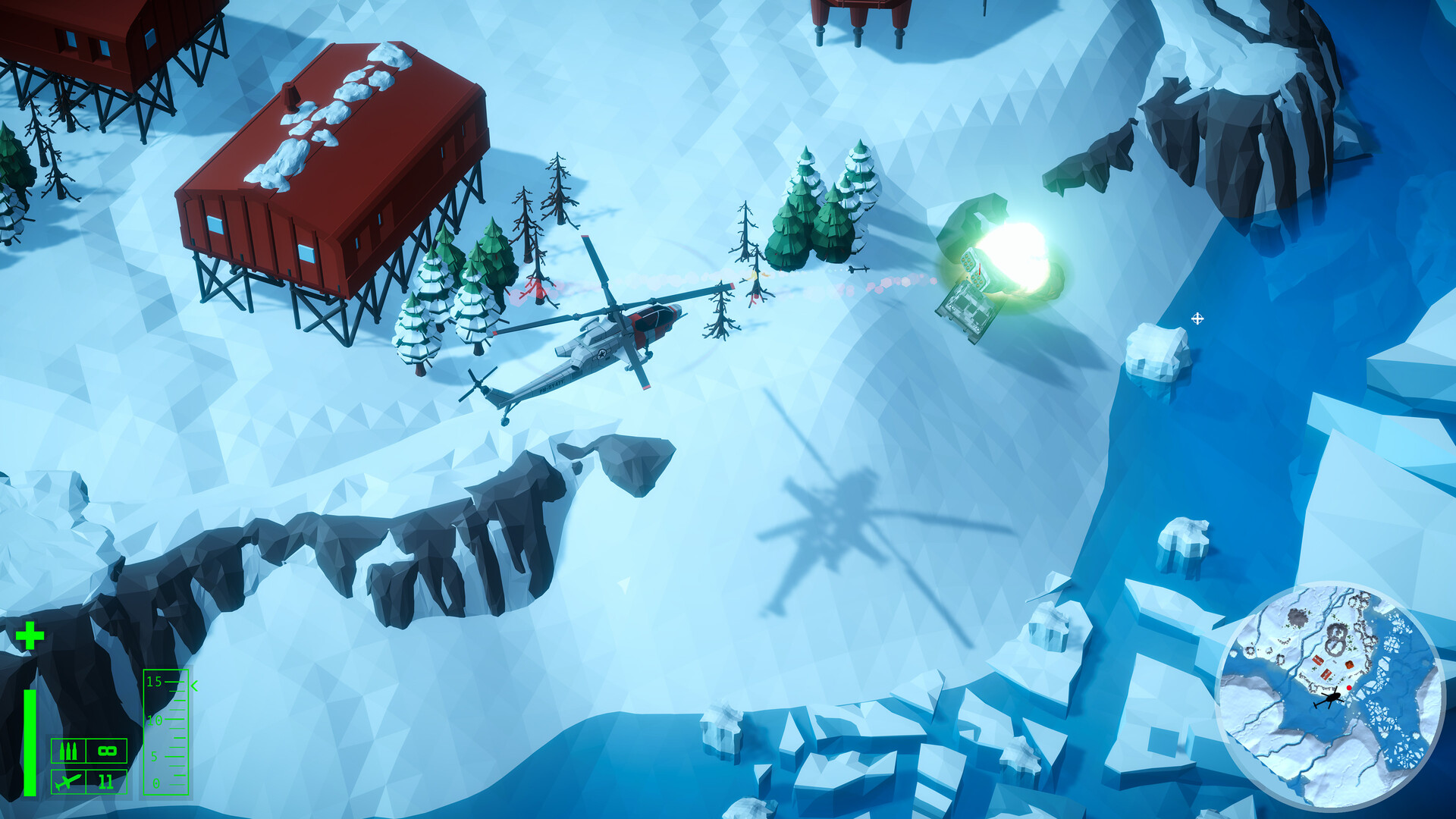Click the altitude gauge zero mark
Image resolution: width=1456 pixels, height=819 pixels.
pos(155,783)
